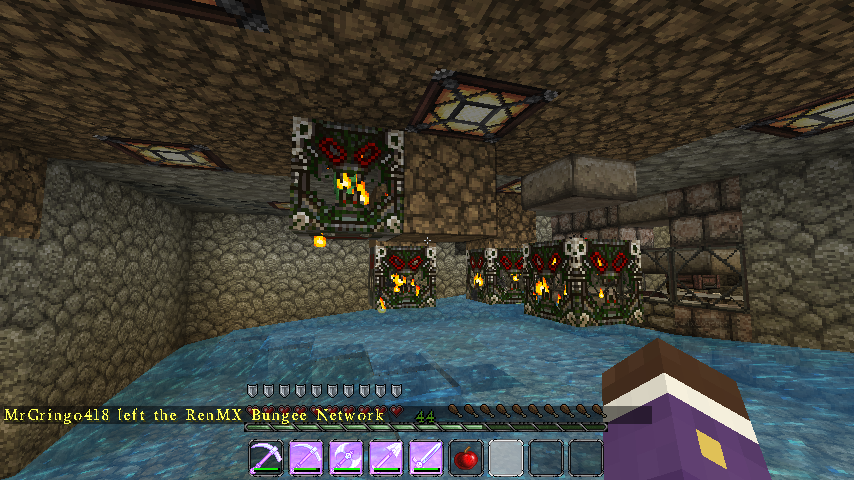
Task: Choose the enchanted hoe in the hotbar
Action: coord(306,458)
